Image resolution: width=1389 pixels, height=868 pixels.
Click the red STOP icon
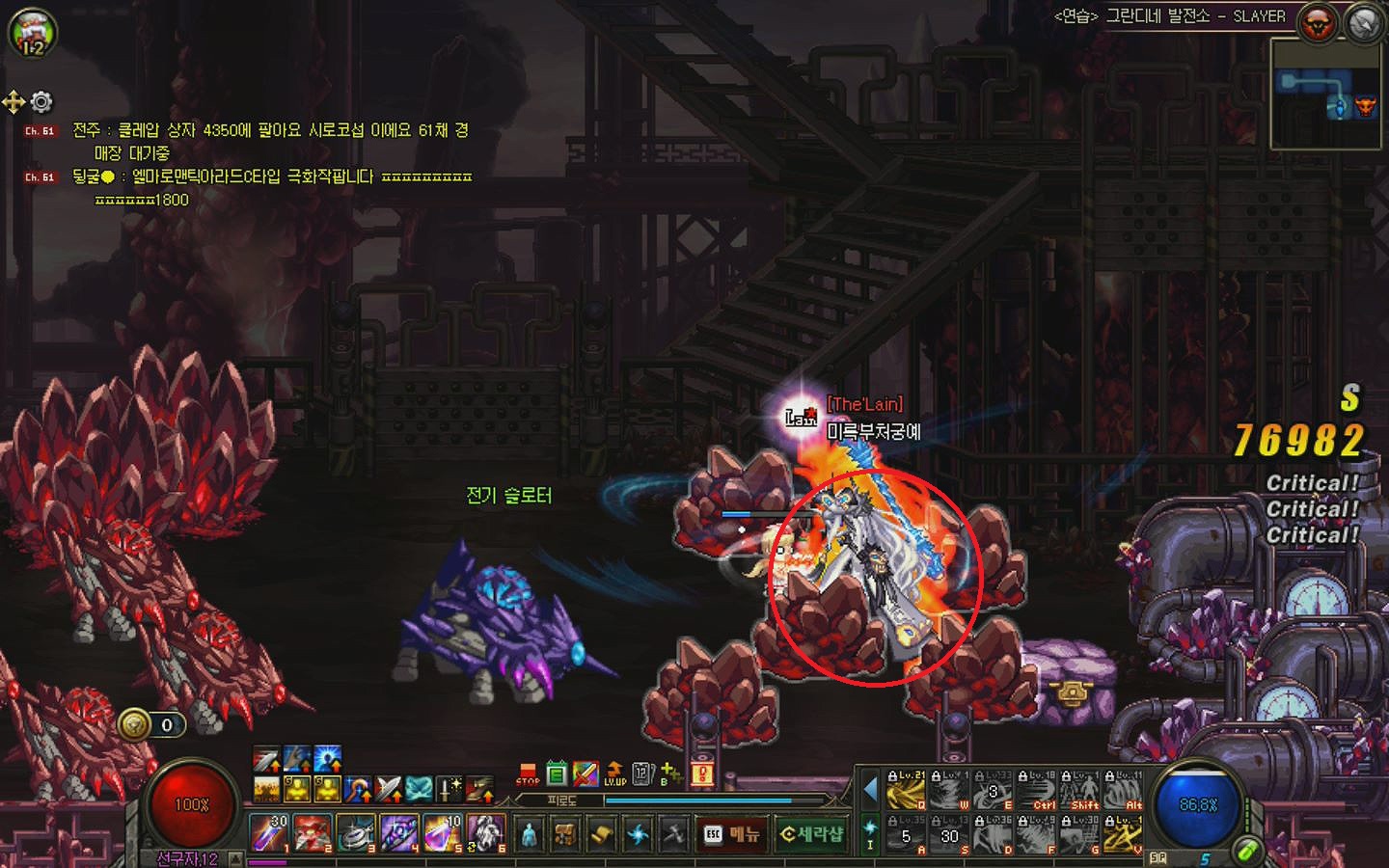(x=528, y=773)
